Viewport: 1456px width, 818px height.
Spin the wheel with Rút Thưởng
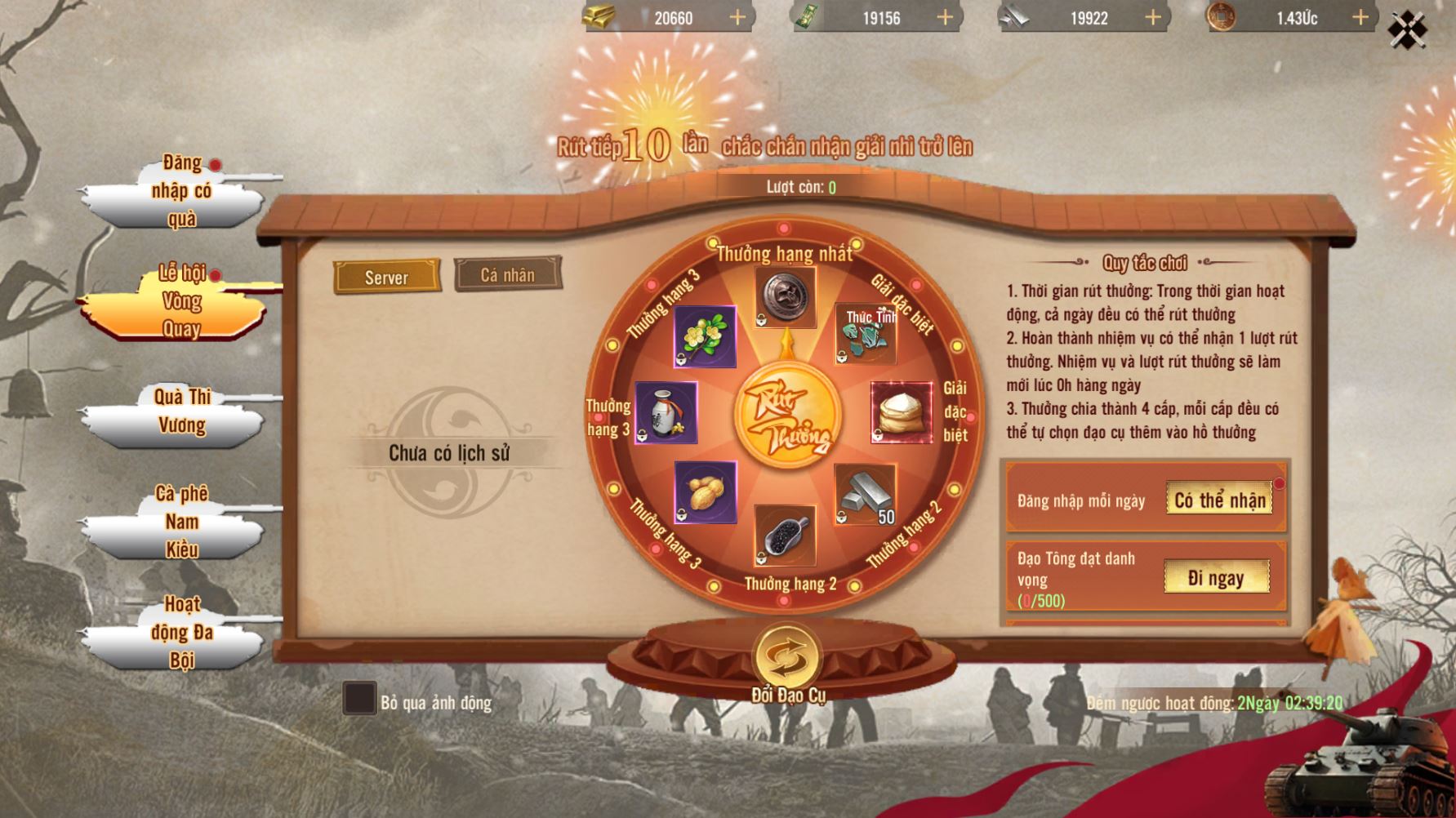[786, 416]
